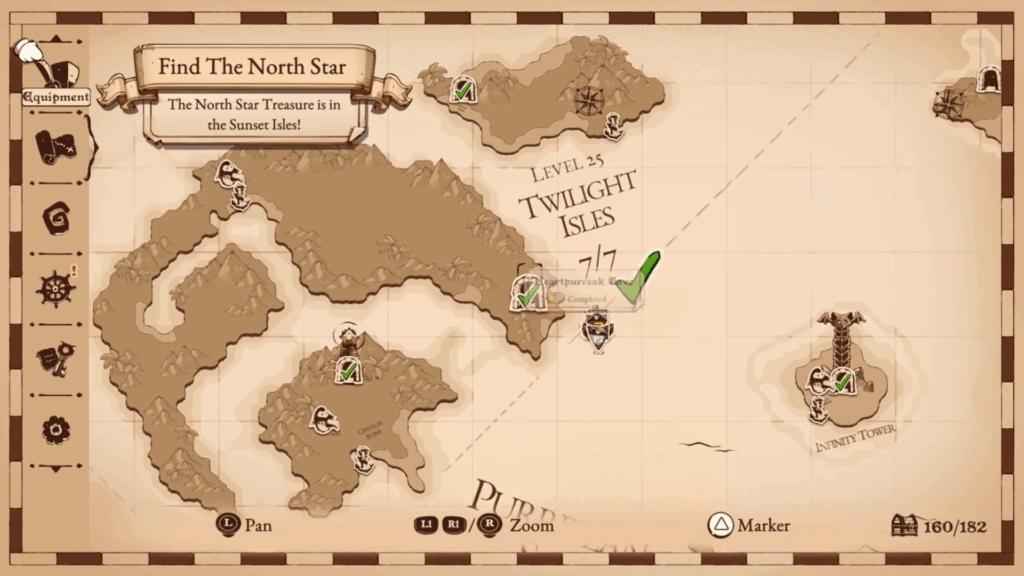The image size is (1024, 576).
Task: Select the anchor dock on the northern island
Action: [x=615, y=127]
